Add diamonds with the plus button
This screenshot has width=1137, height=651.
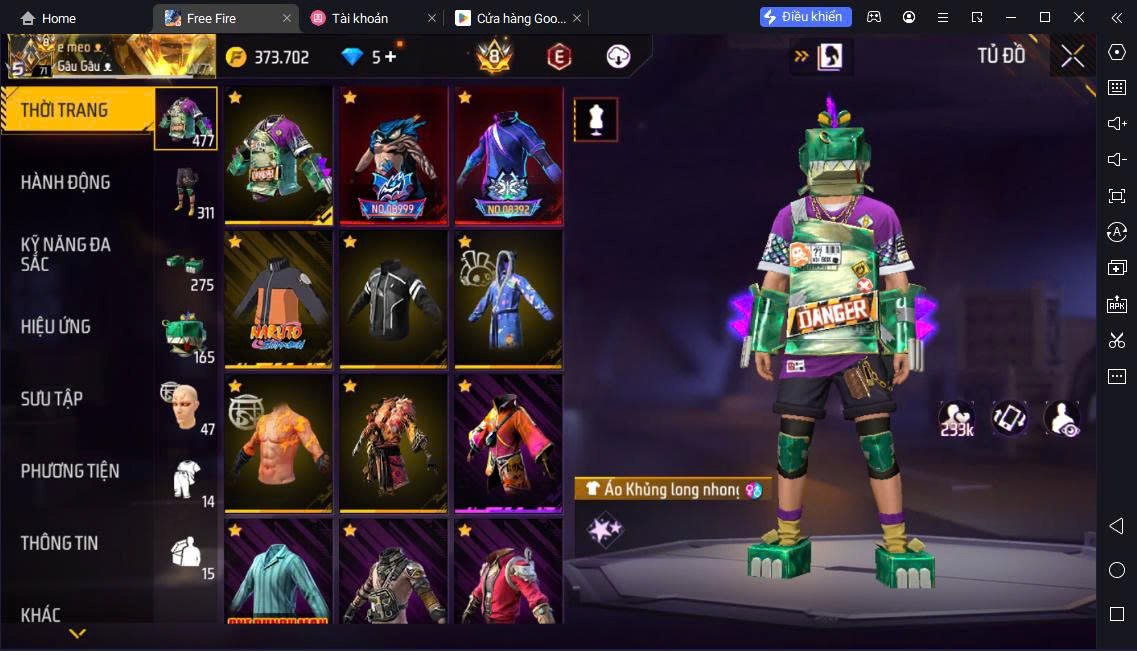(x=391, y=57)
